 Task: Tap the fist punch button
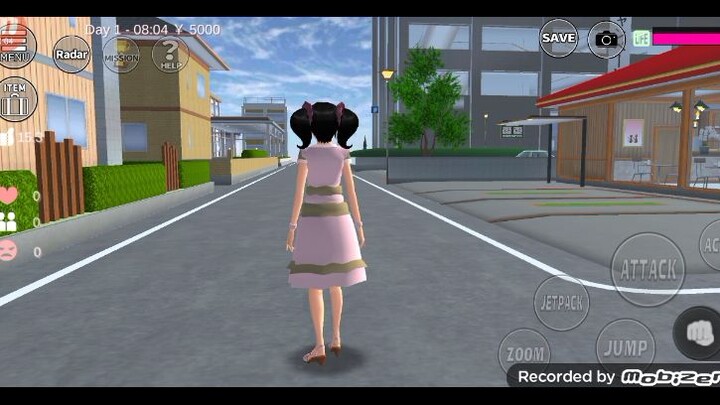[698, 332]
